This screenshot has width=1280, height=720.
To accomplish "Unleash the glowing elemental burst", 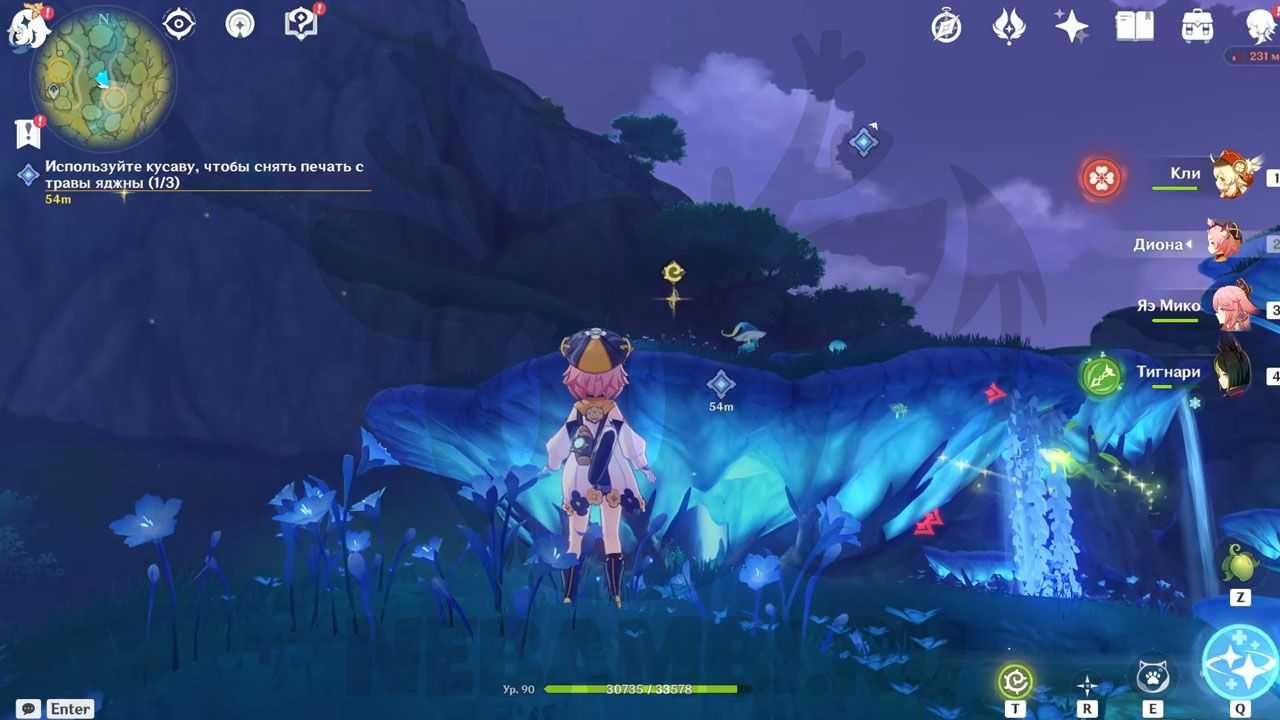I will click(1240, 662).
